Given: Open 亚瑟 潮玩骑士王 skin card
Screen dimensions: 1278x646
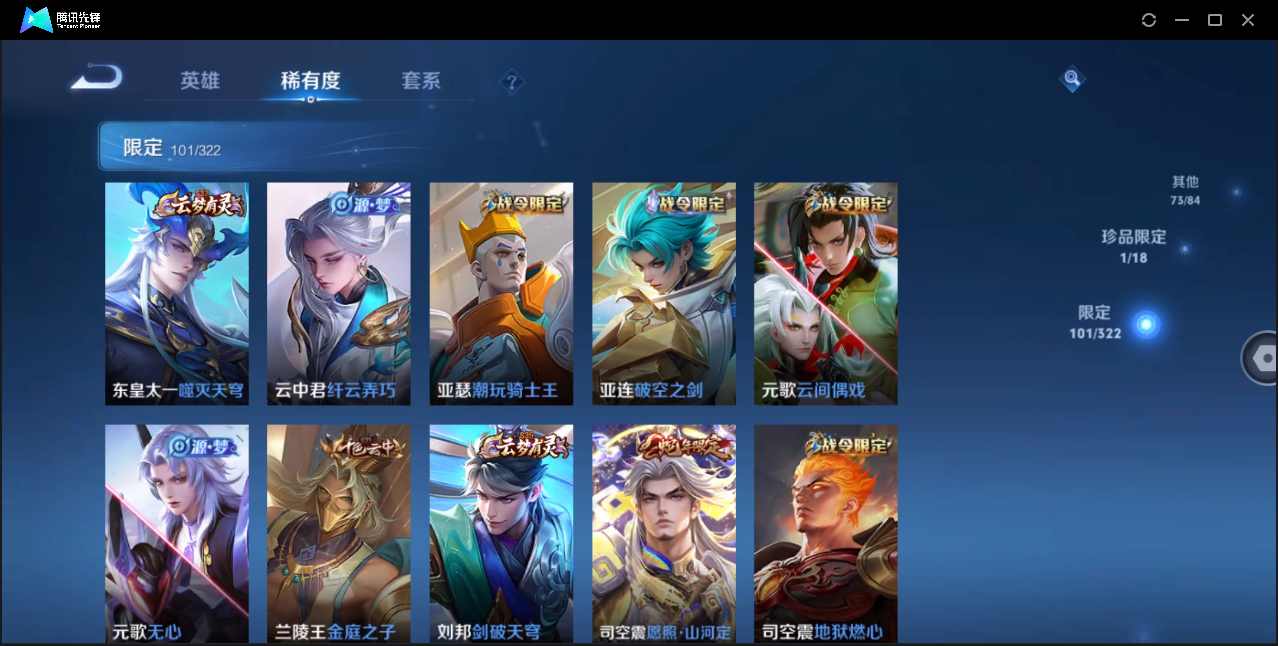Looking at the screenshot, I should [501, 293].
